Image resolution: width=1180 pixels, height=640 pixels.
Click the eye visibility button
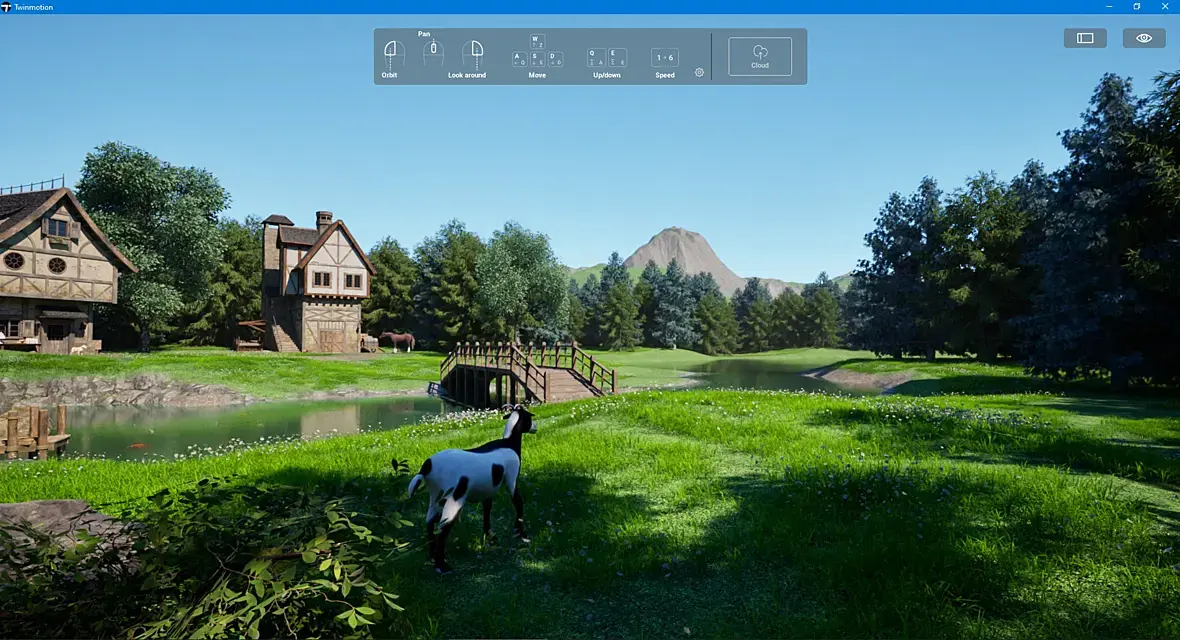coord(1144,38)
